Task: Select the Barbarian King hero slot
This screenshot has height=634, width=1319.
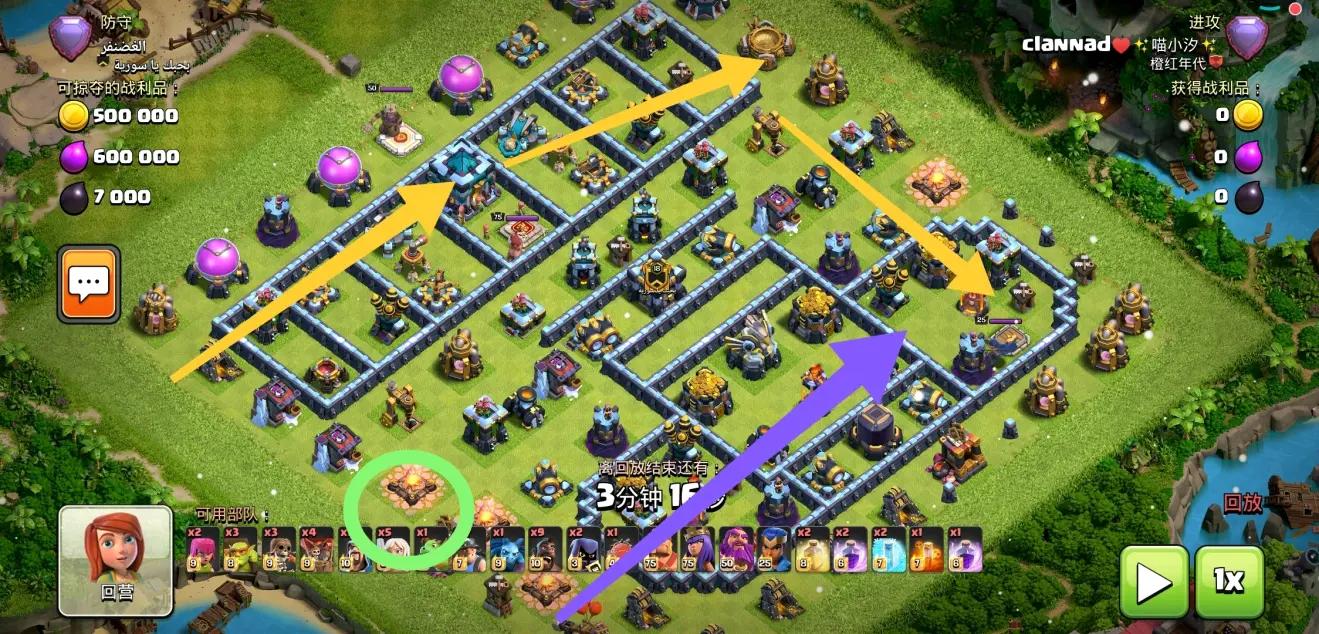Action: 657,549
